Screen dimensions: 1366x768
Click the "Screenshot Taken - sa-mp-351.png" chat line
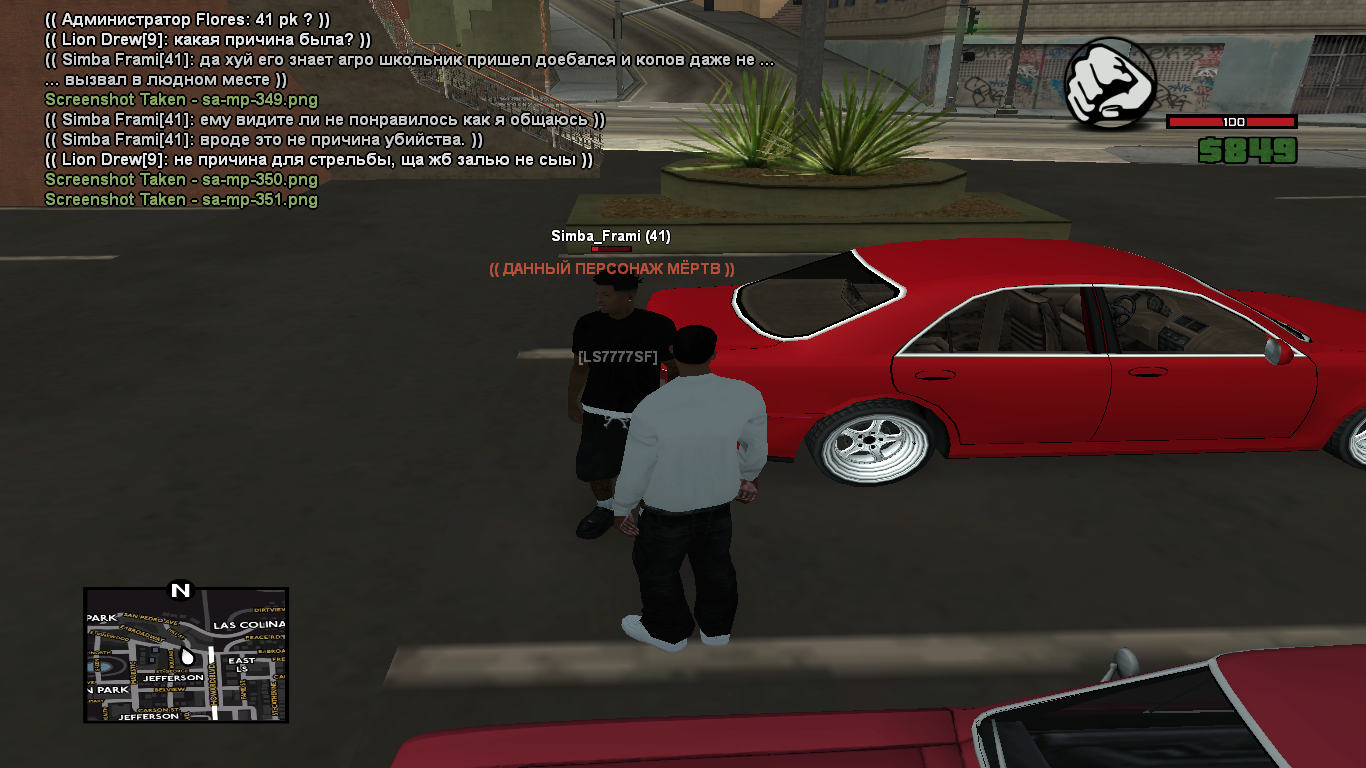[x=181, y=200]
